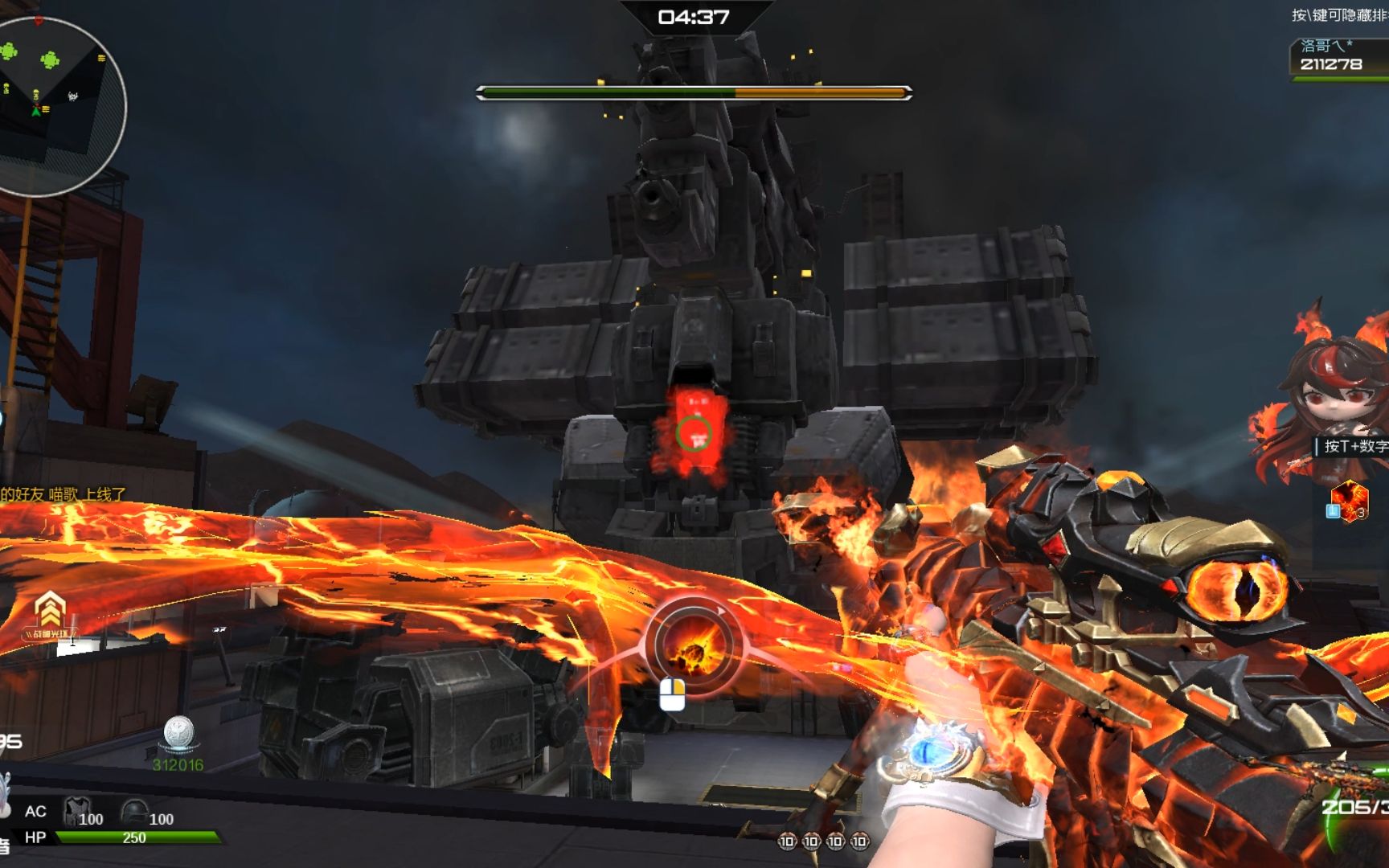Select the golden chevron battle halo icon
Image resolution: width=1389 pixels, height=868 pixels.
[x=50, y=611]
